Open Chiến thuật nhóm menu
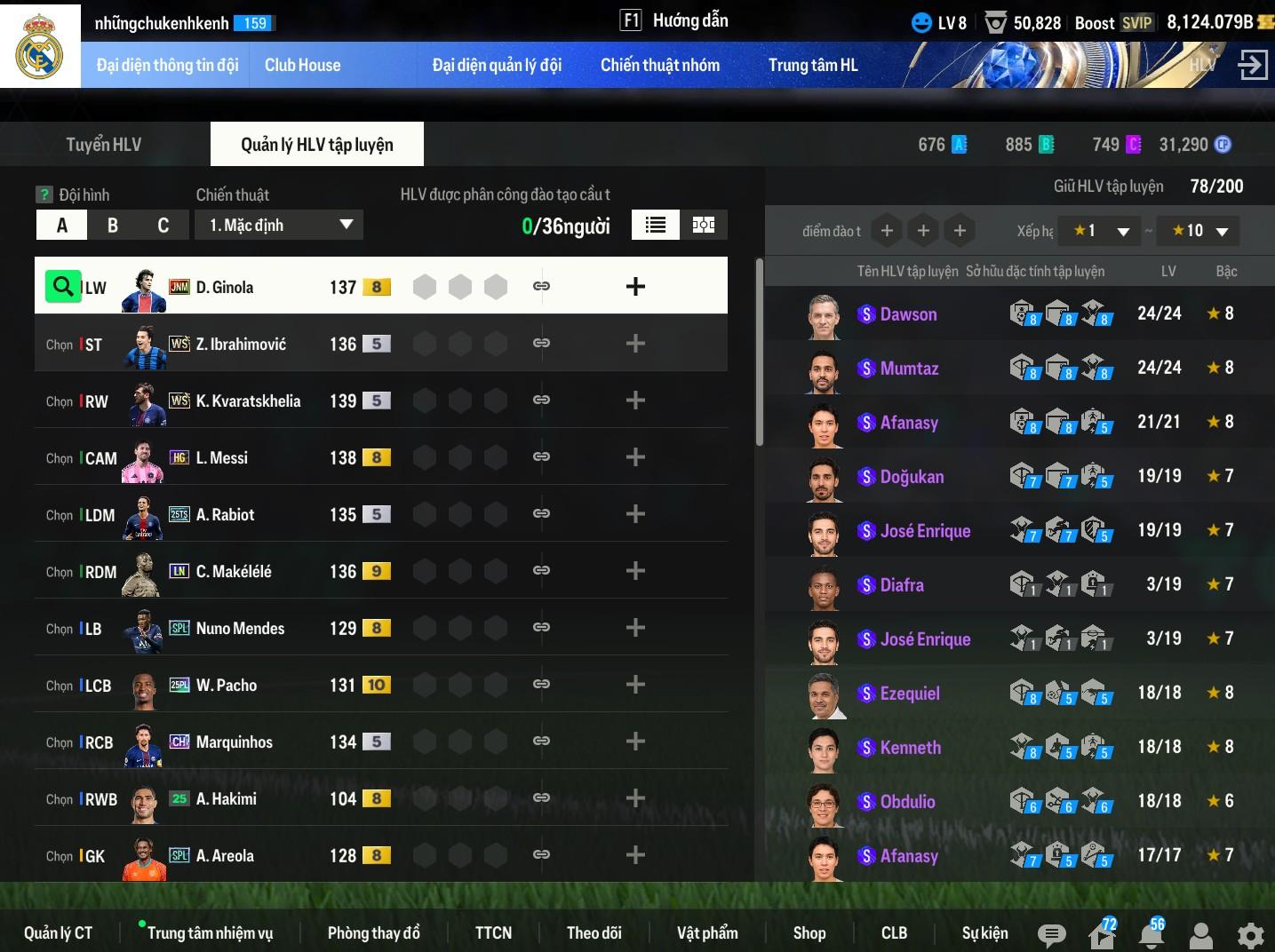Screen dimensions: 1275x952 pos(659,65)
